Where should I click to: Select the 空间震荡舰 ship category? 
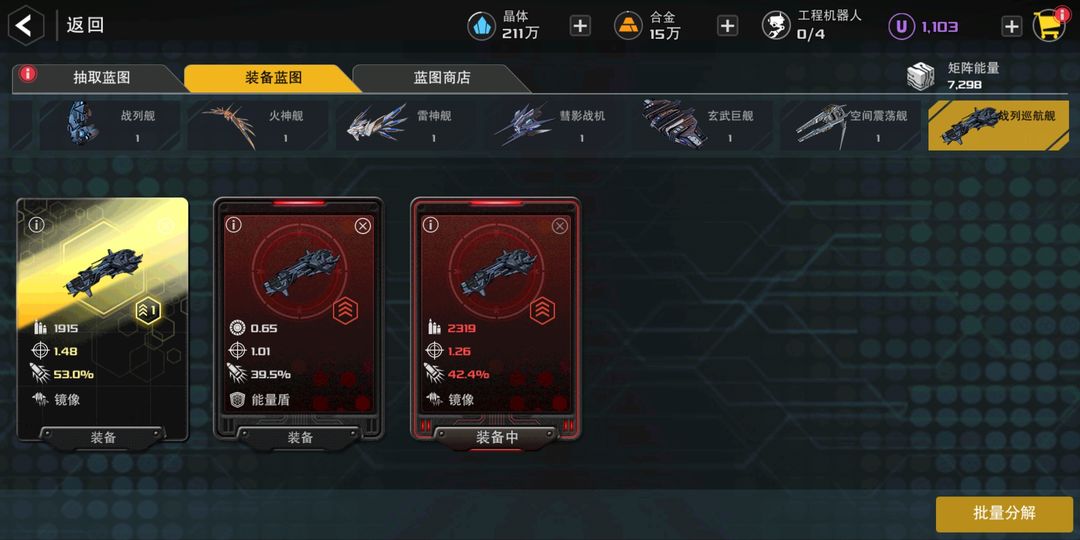[x=853, y=126]
